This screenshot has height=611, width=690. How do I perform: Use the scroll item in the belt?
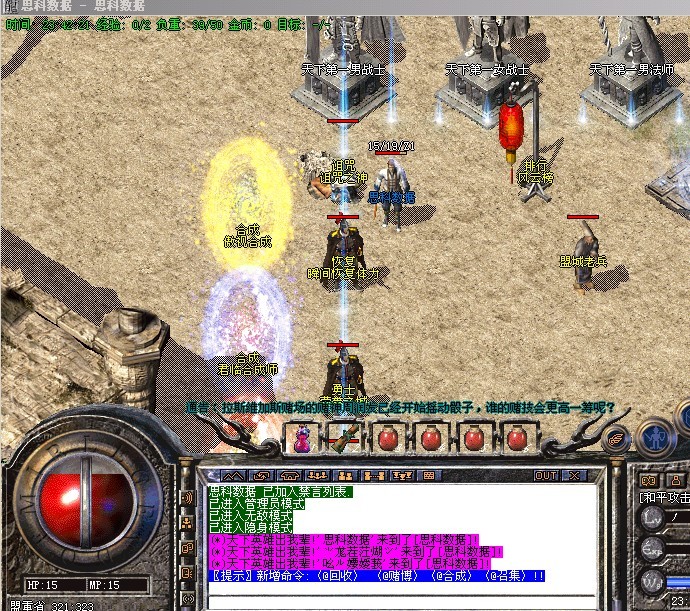pos(344,437)
